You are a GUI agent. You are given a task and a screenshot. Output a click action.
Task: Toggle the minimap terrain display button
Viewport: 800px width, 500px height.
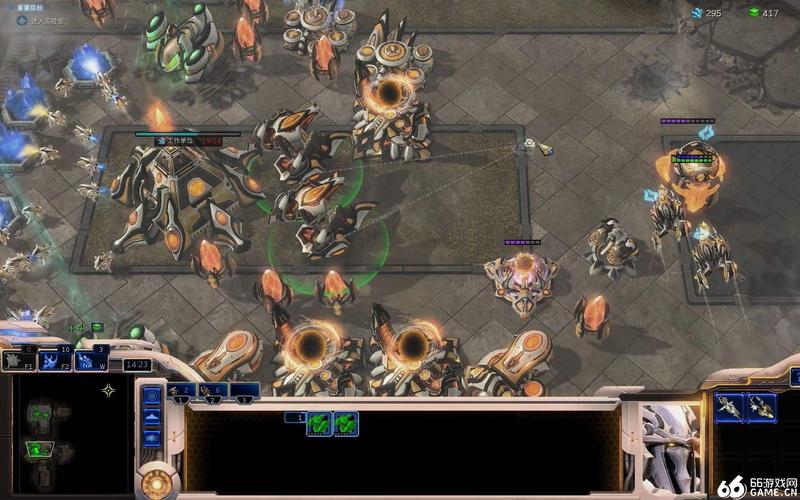(152, 416)
